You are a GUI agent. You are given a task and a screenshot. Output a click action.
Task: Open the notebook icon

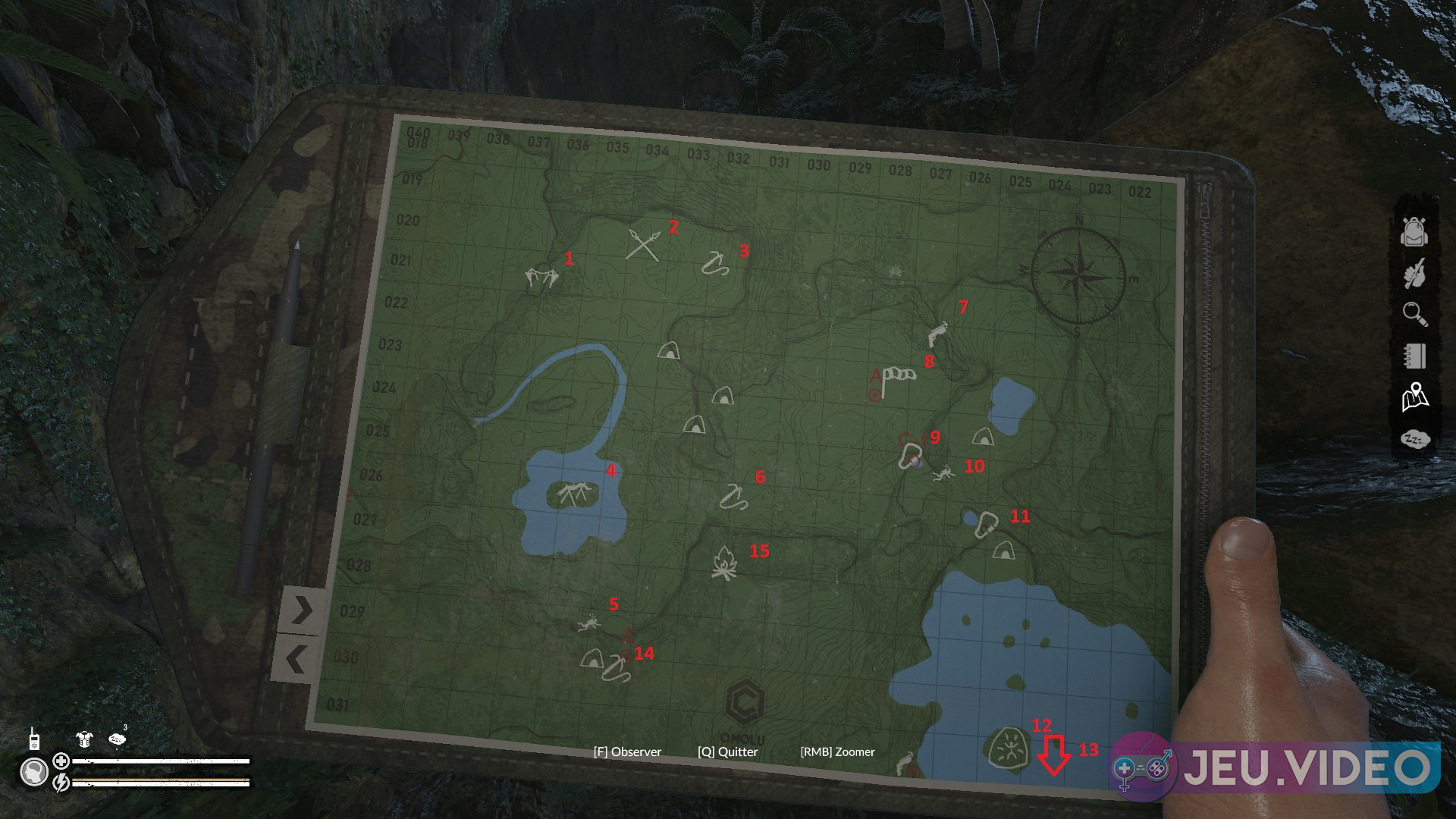[x=1415, y=356]
